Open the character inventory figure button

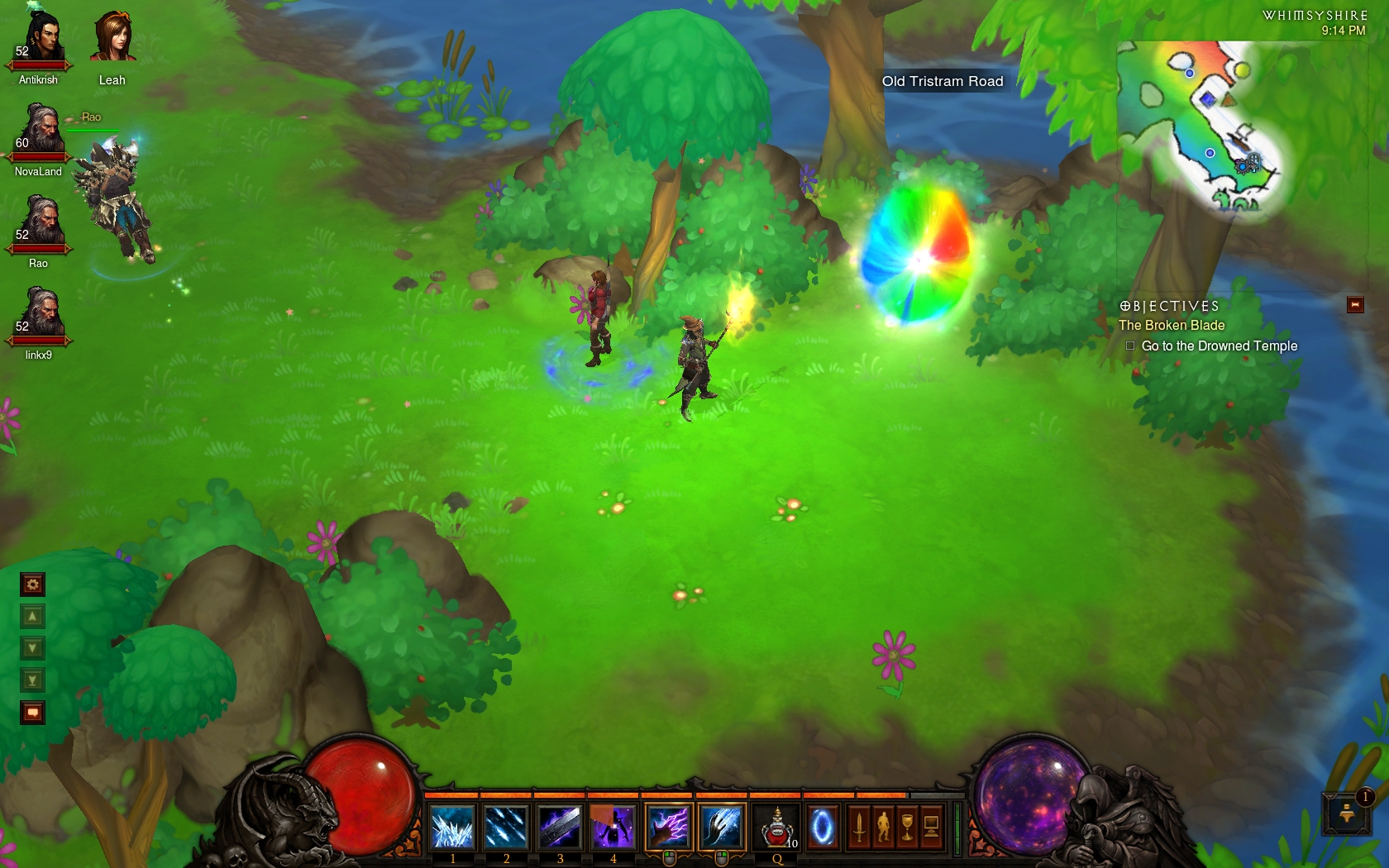(x=883, y=827)
